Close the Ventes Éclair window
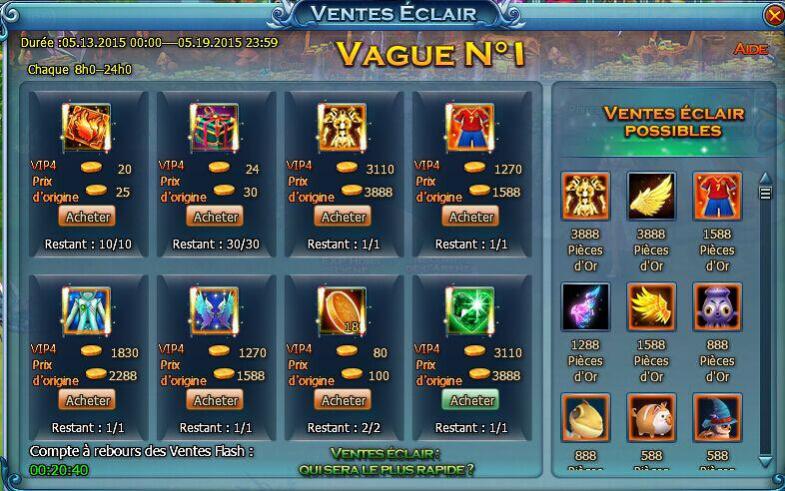785x491 pixels. click(773, 16)
